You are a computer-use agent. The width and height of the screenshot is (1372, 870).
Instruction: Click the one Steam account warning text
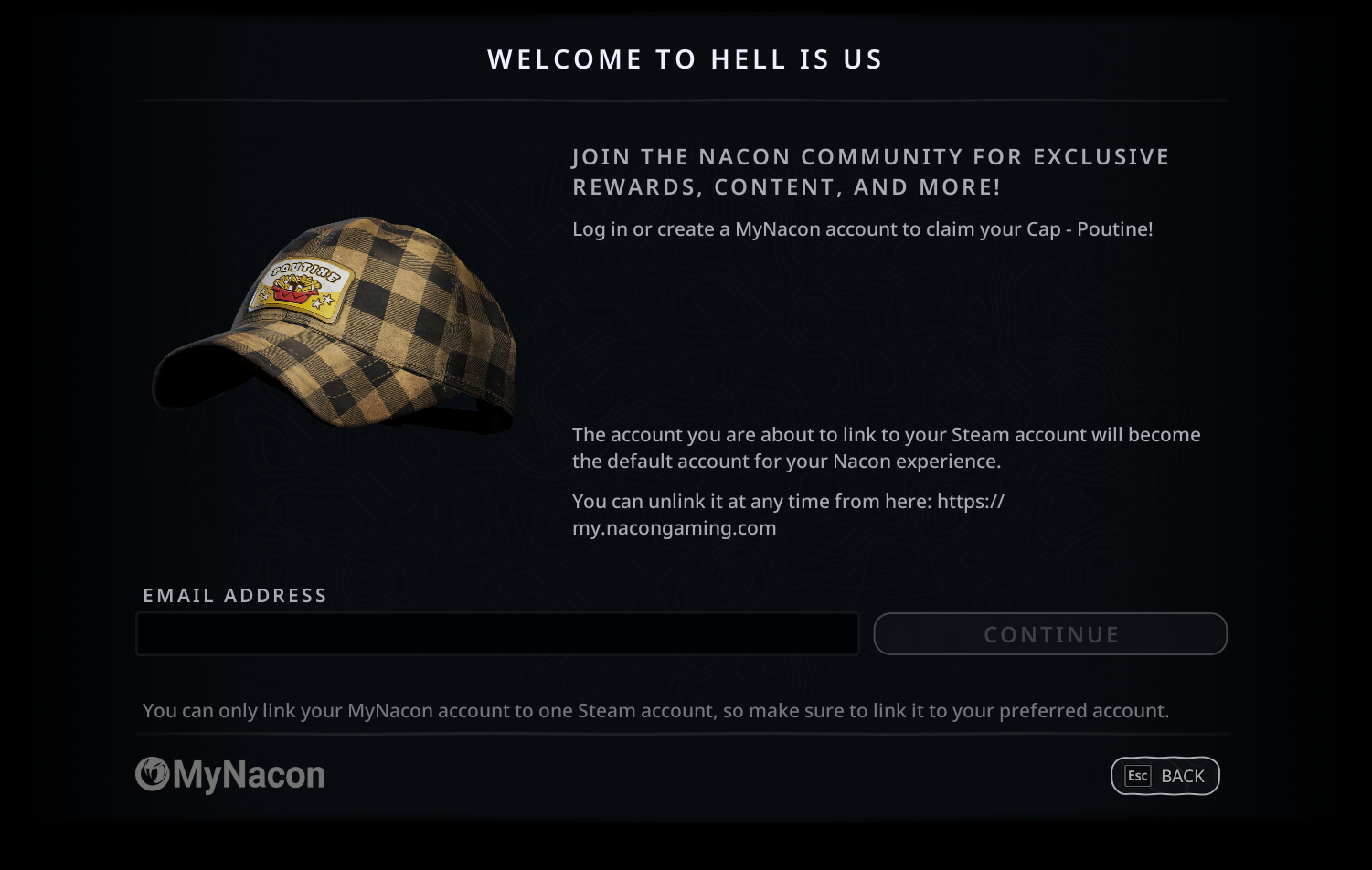tap(656, 710)
